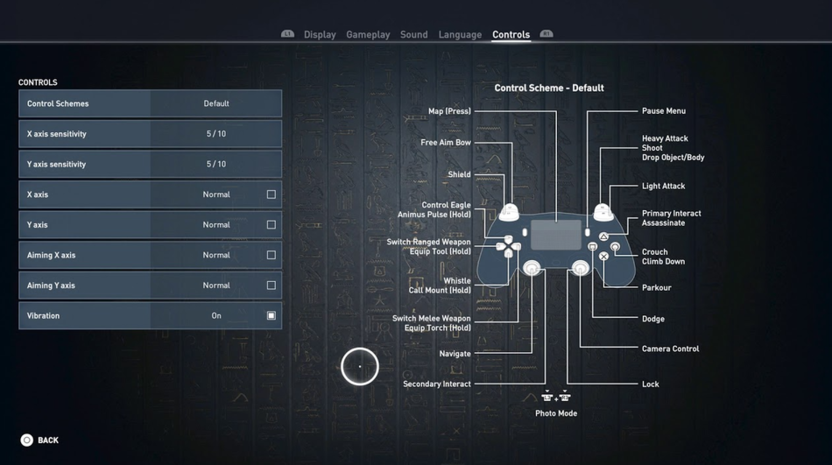This screenshot has height=465, width=832.
Task: Turn off the Vibration checkbox
Action: [271, 316]
